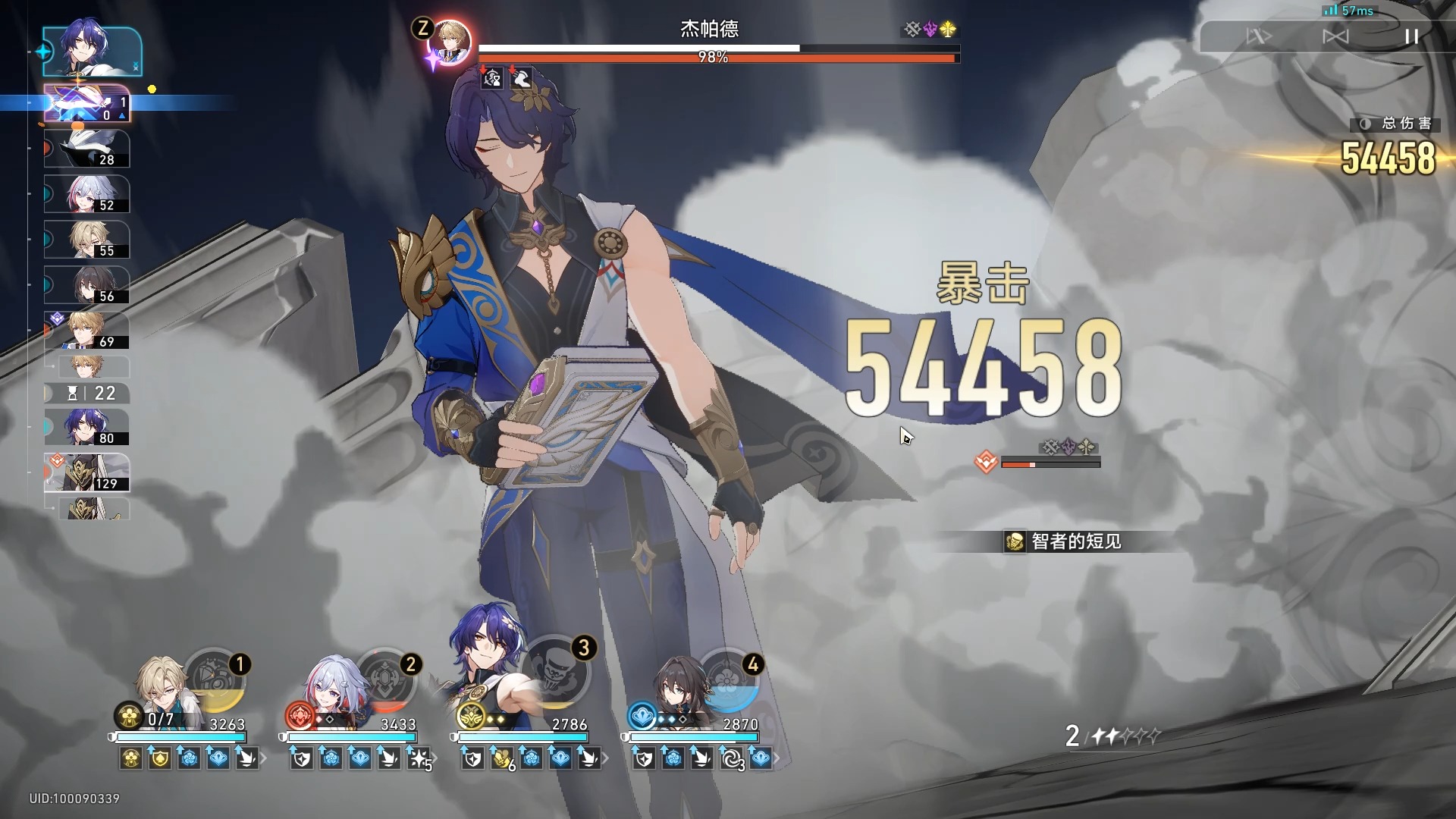
Task: Select the turn order entry with value 69
Action: [87, 331]
